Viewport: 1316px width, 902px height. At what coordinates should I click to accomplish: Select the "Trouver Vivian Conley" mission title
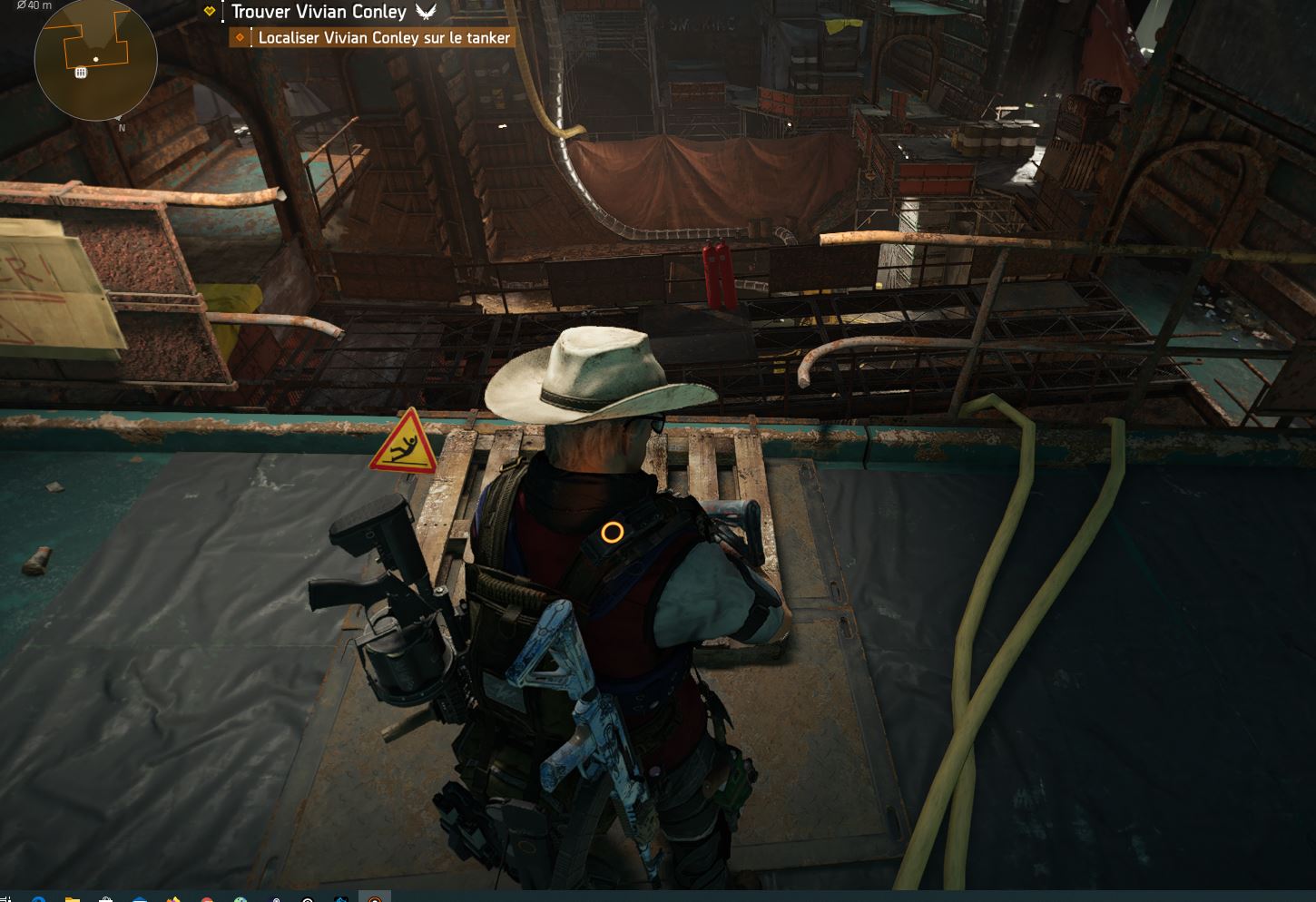coord(319,12)
